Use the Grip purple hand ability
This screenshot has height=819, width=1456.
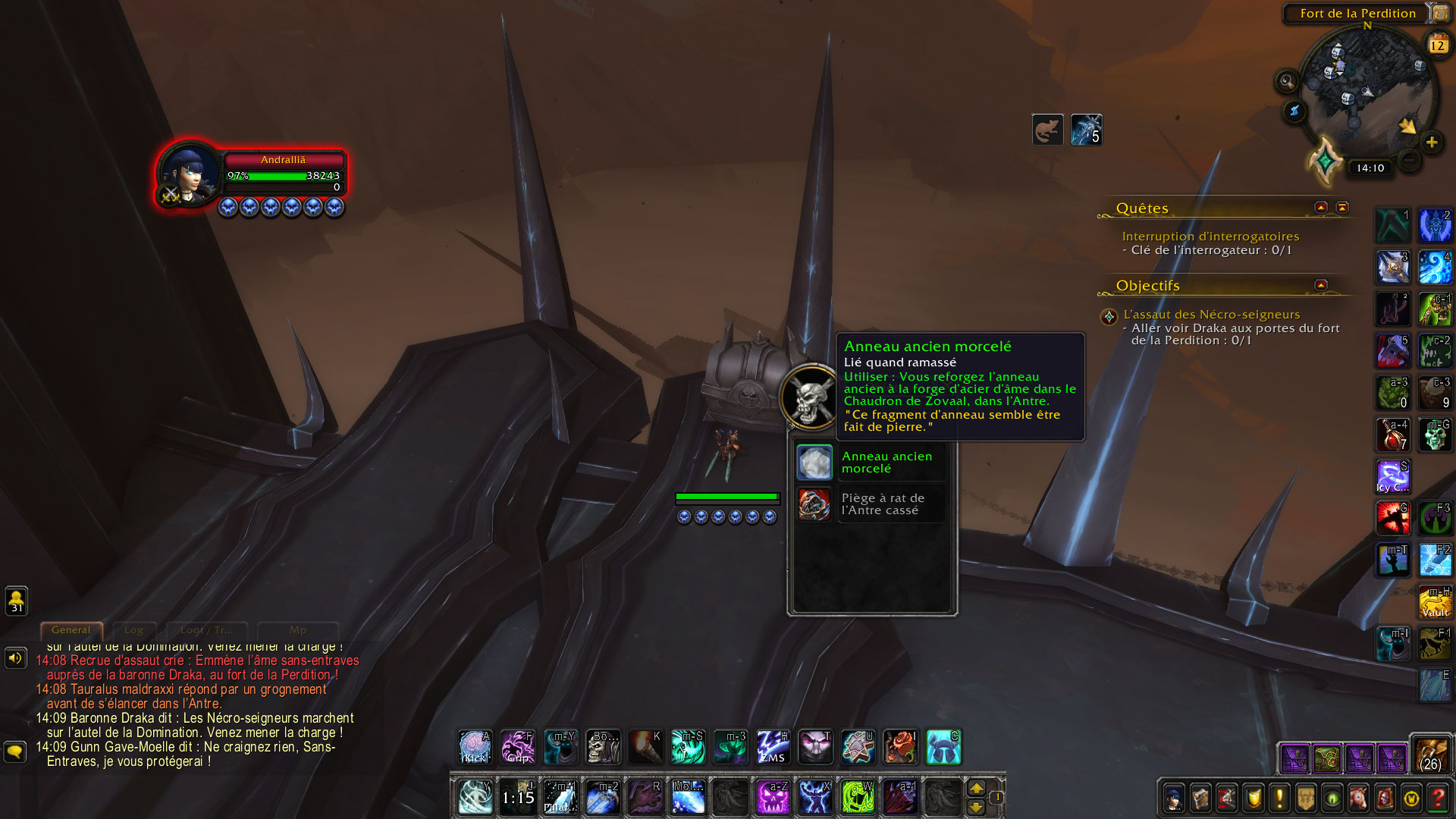(x=518, y=747)
